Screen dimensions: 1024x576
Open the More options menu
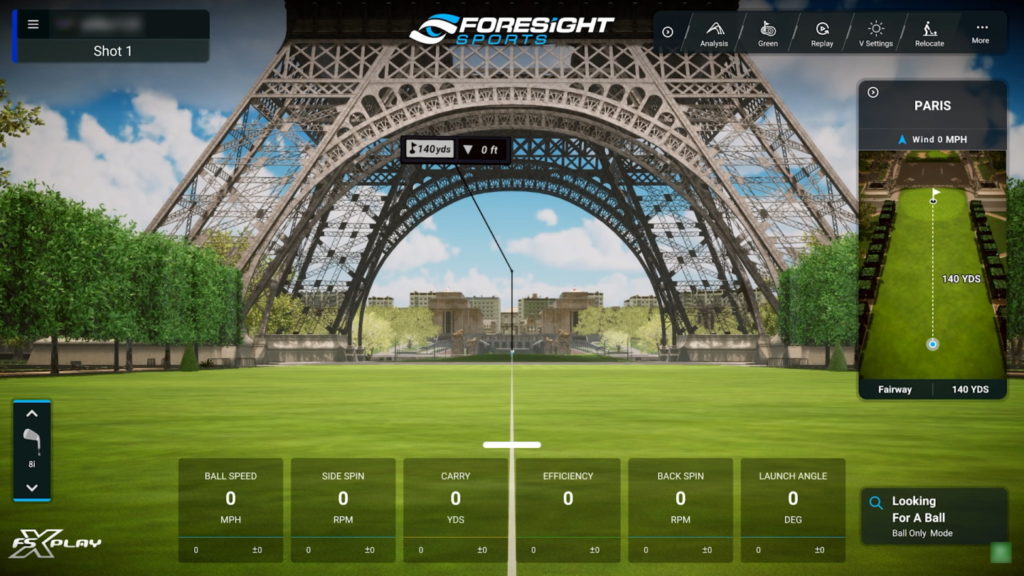980,33
